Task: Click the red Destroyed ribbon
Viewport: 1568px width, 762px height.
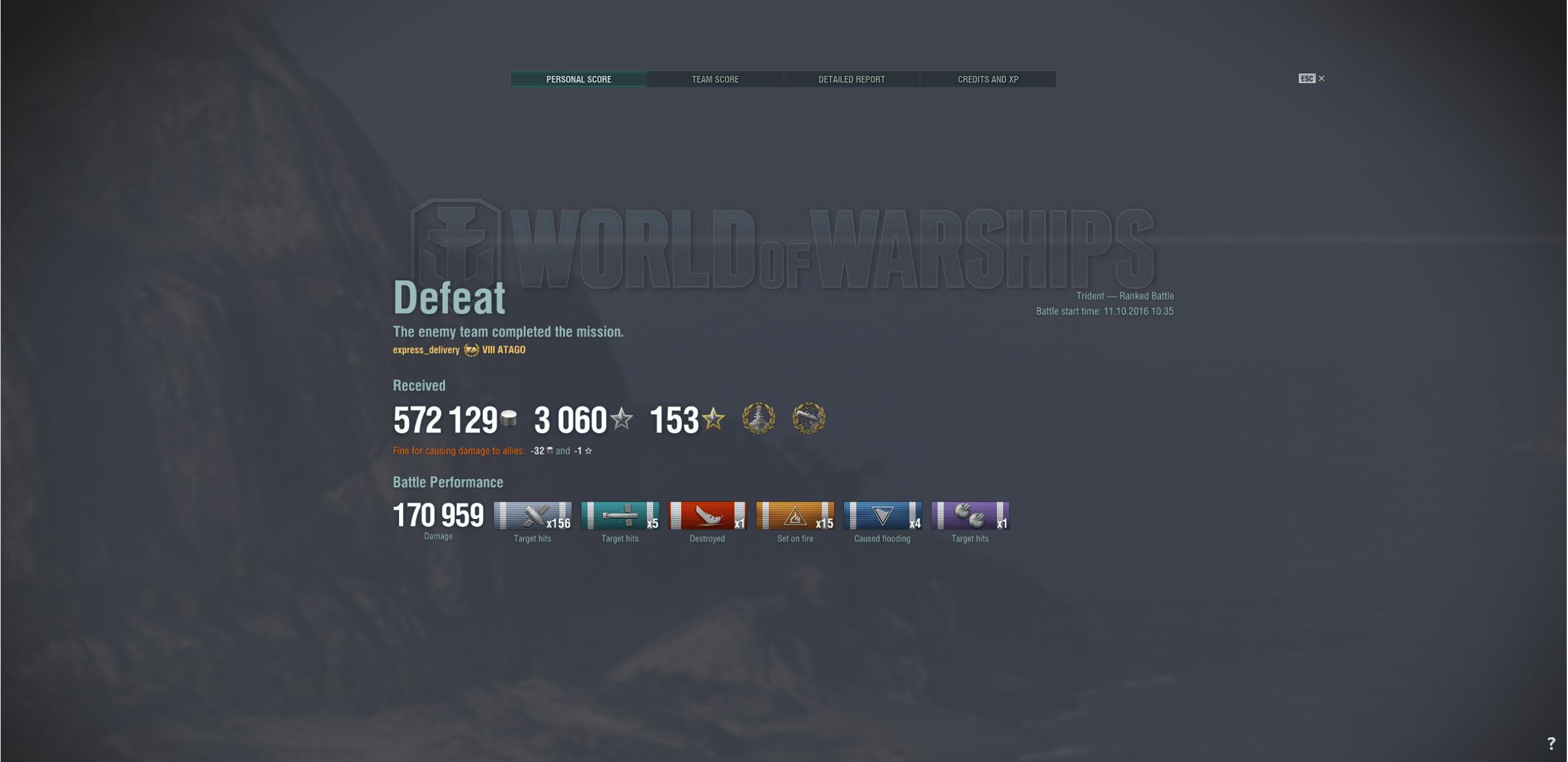Action: tap(707, 516)
